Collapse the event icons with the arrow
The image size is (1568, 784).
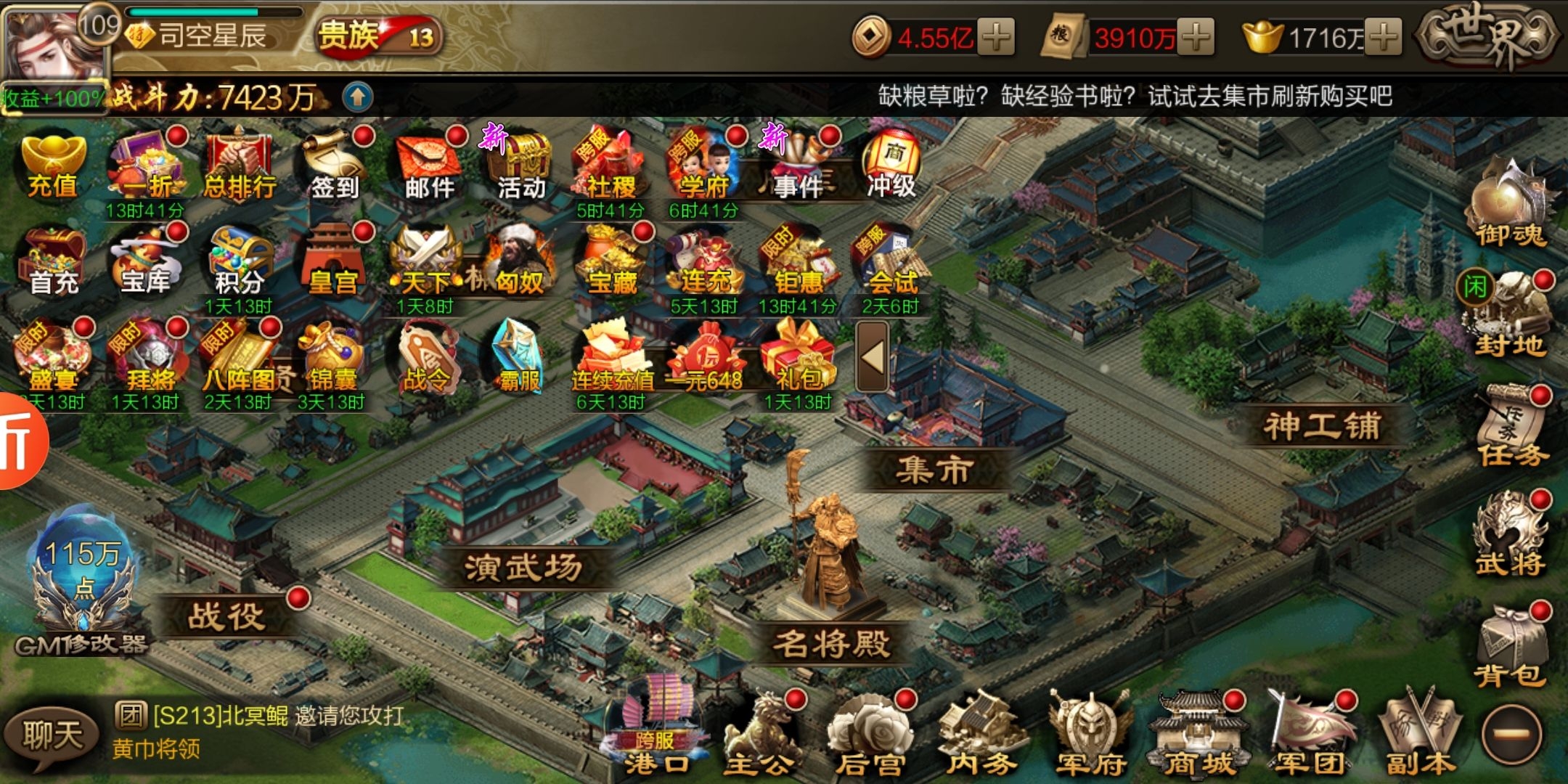872,357
